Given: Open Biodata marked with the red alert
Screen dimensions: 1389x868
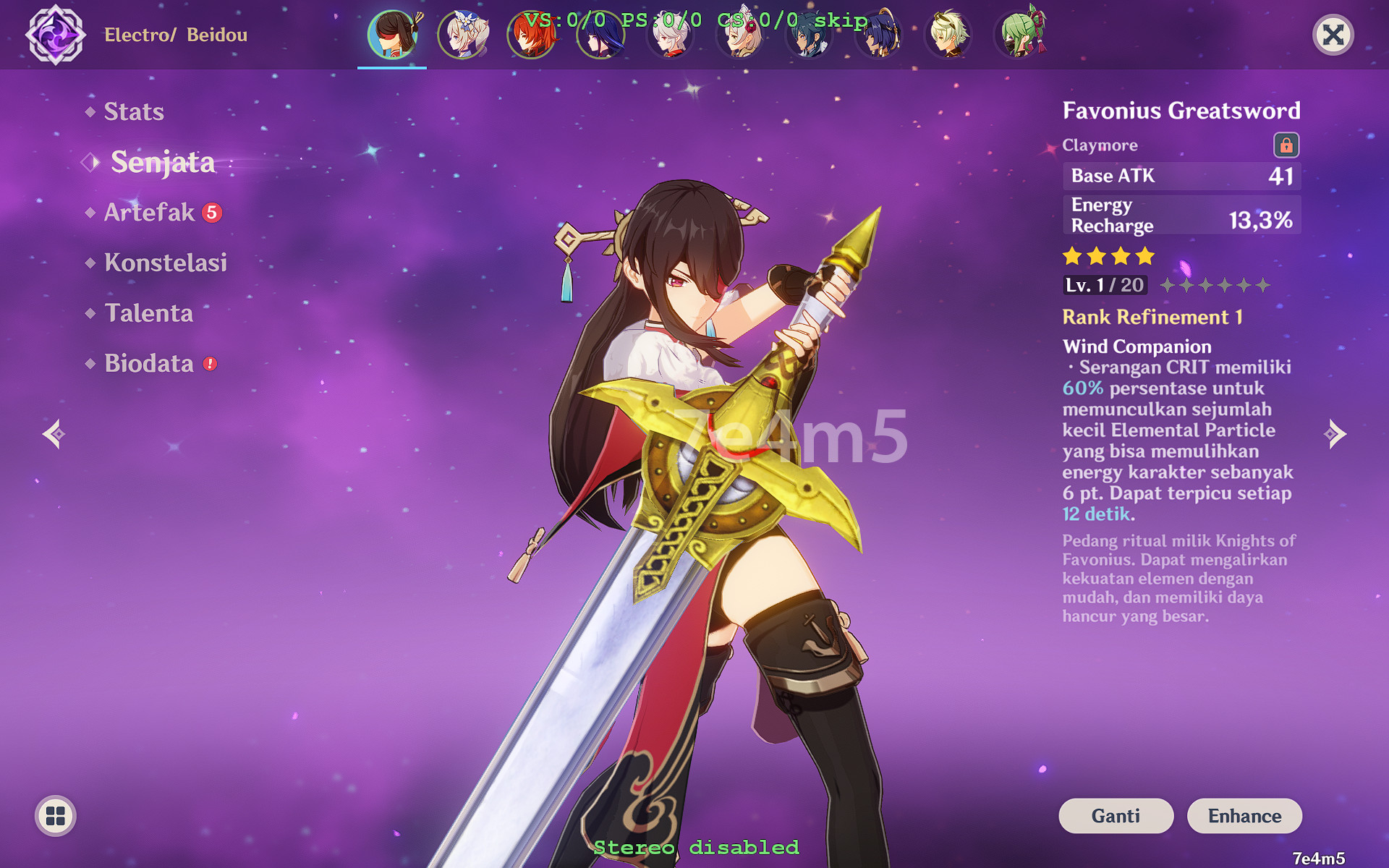Looking at the screenshot, I should 150,364.
